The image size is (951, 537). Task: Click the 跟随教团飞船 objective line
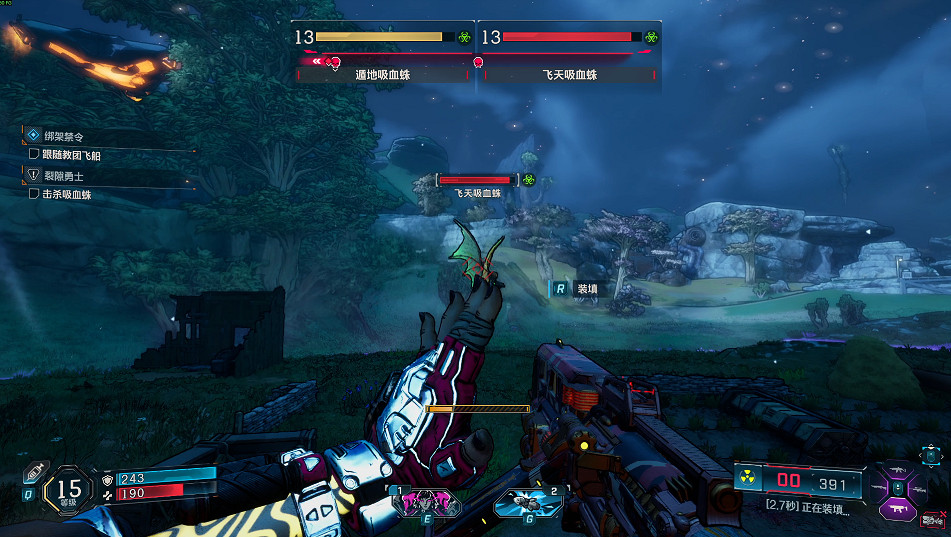click(70, 155)
